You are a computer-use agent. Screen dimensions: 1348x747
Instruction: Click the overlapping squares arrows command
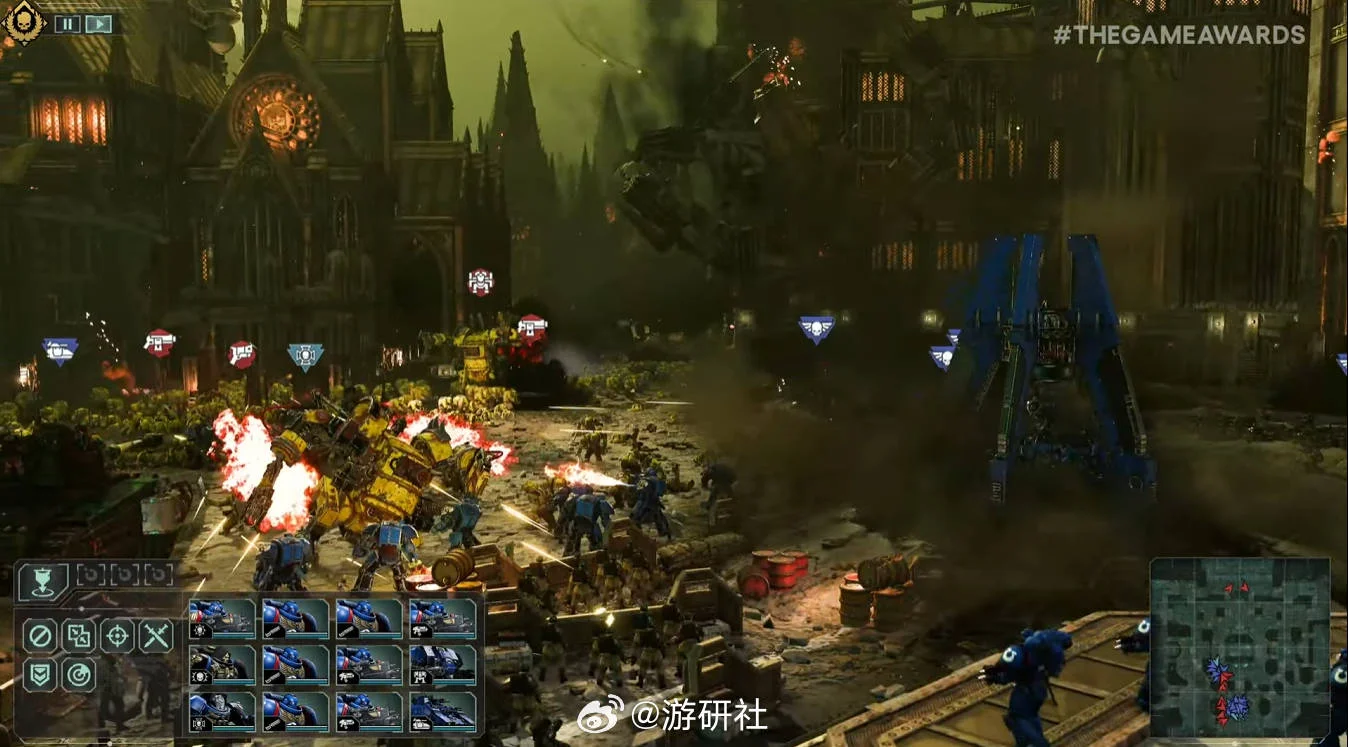pyautogui.click(x=79, y=635)
